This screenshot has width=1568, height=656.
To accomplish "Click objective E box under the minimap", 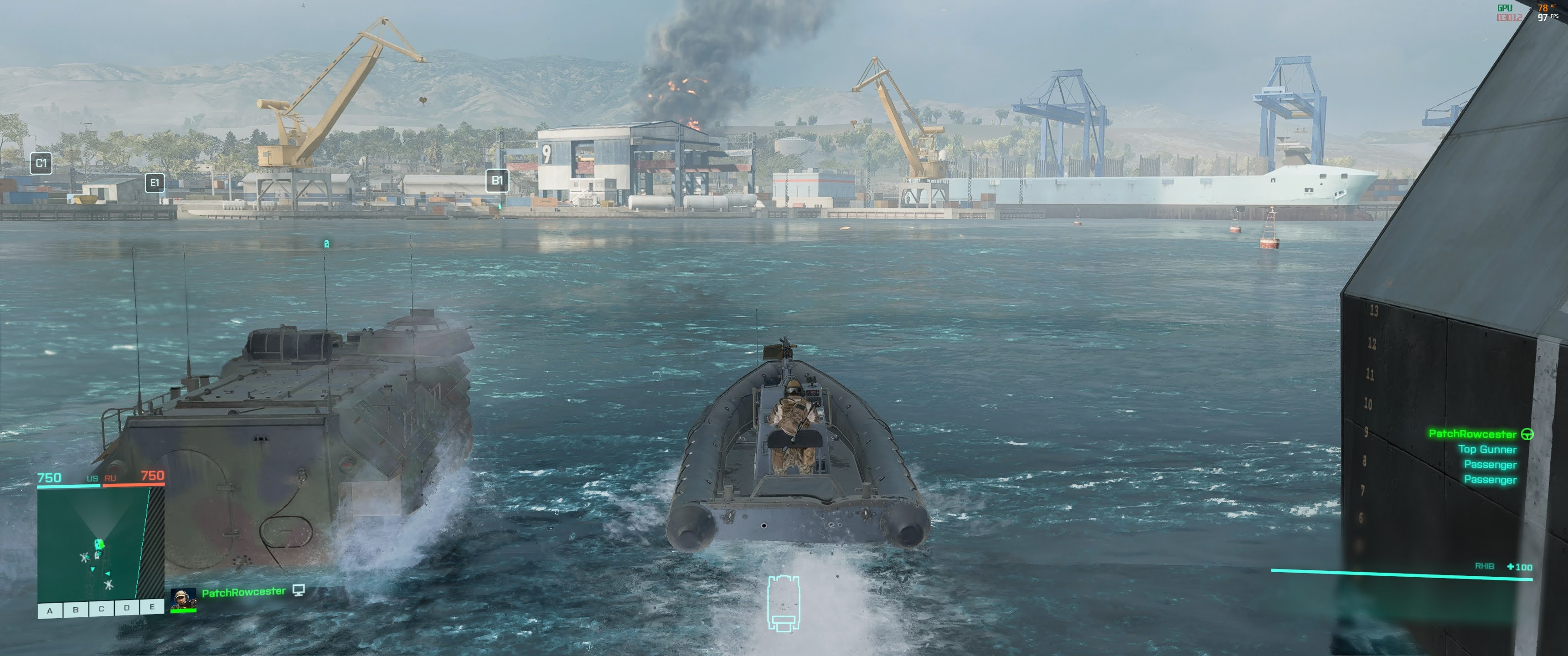I will click(152, 606).
